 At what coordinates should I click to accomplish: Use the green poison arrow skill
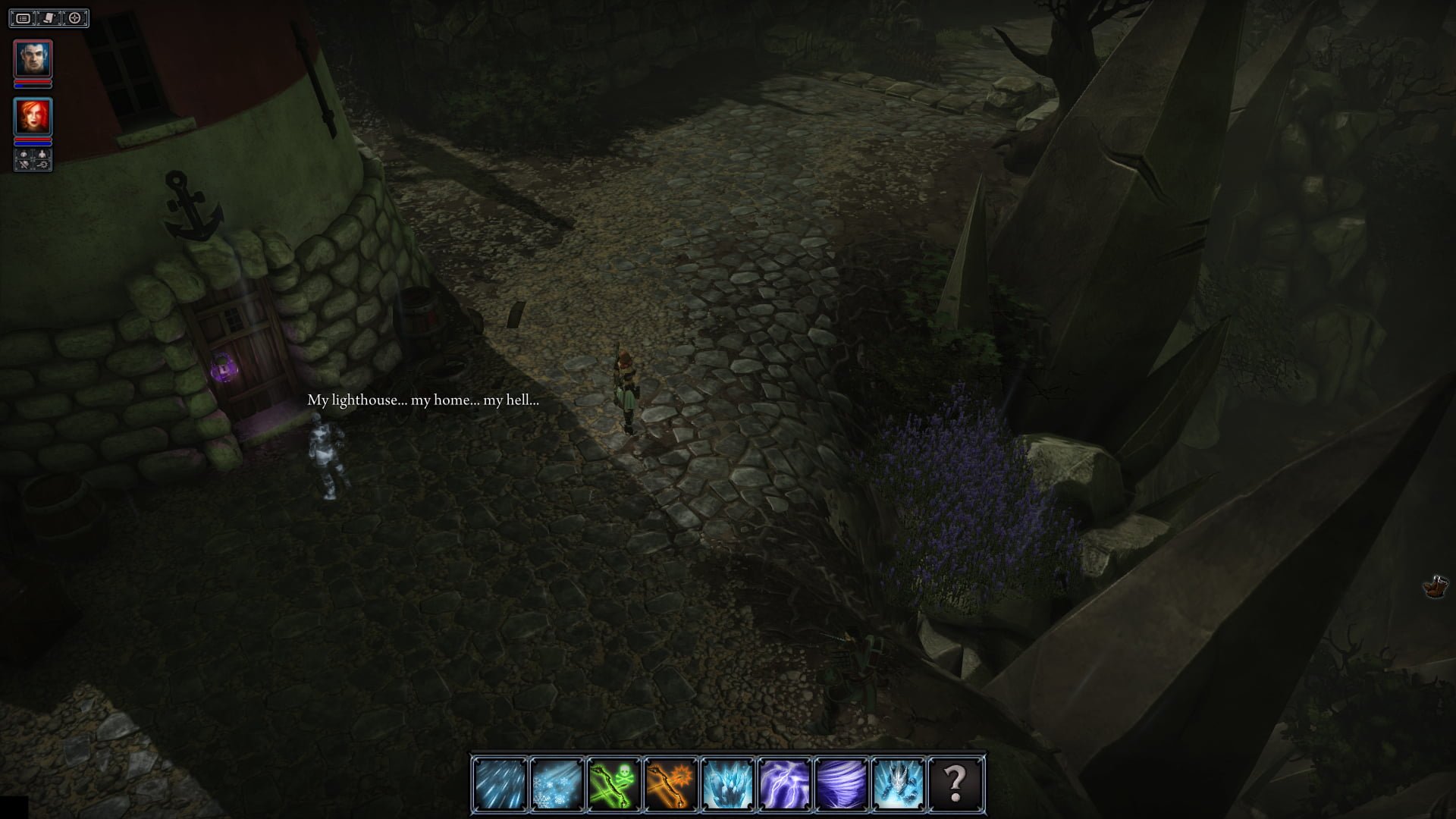click(x=613, y=783)
